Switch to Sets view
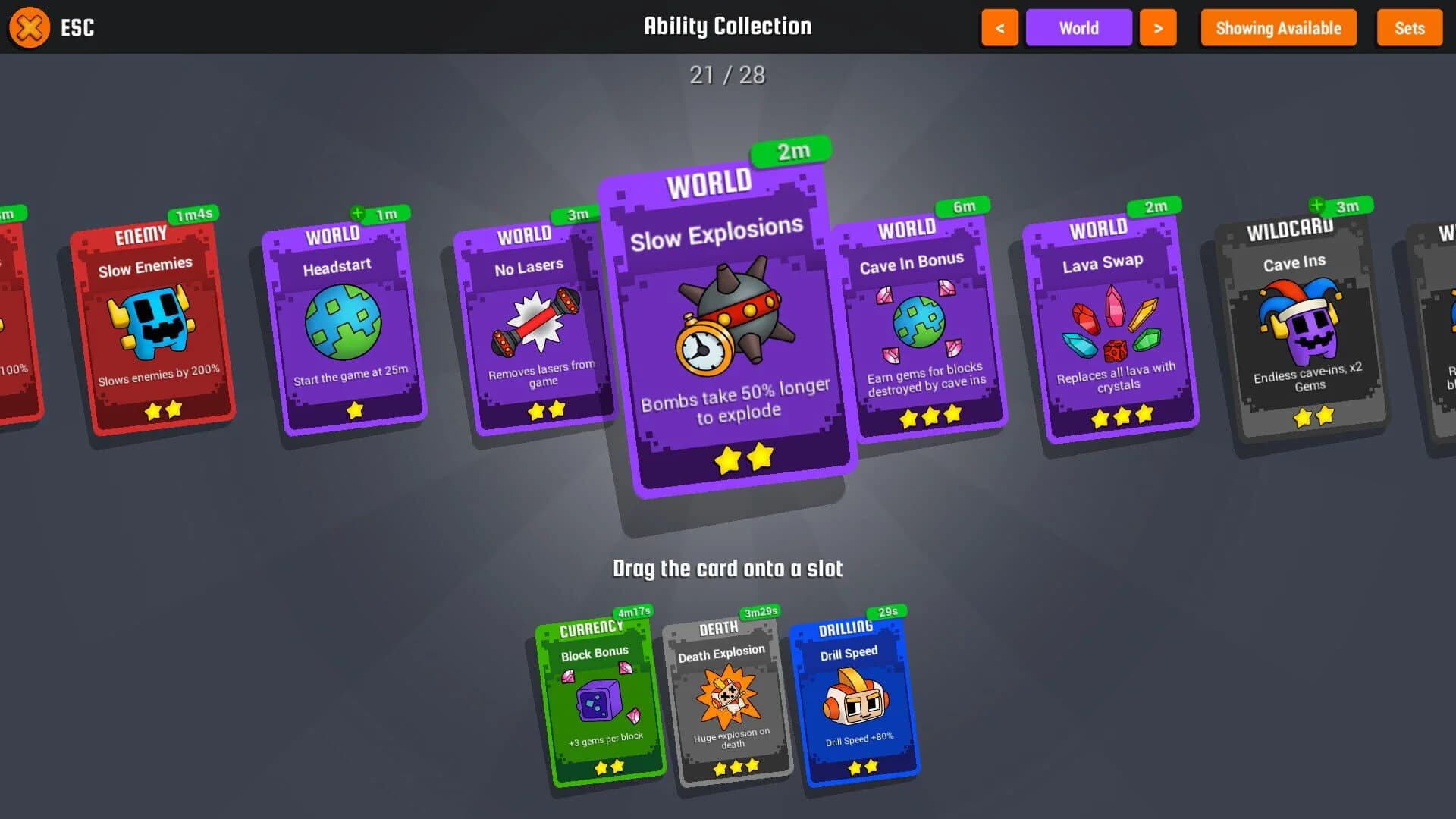Screen dimensions: 1456x819 click(1409, 28)
